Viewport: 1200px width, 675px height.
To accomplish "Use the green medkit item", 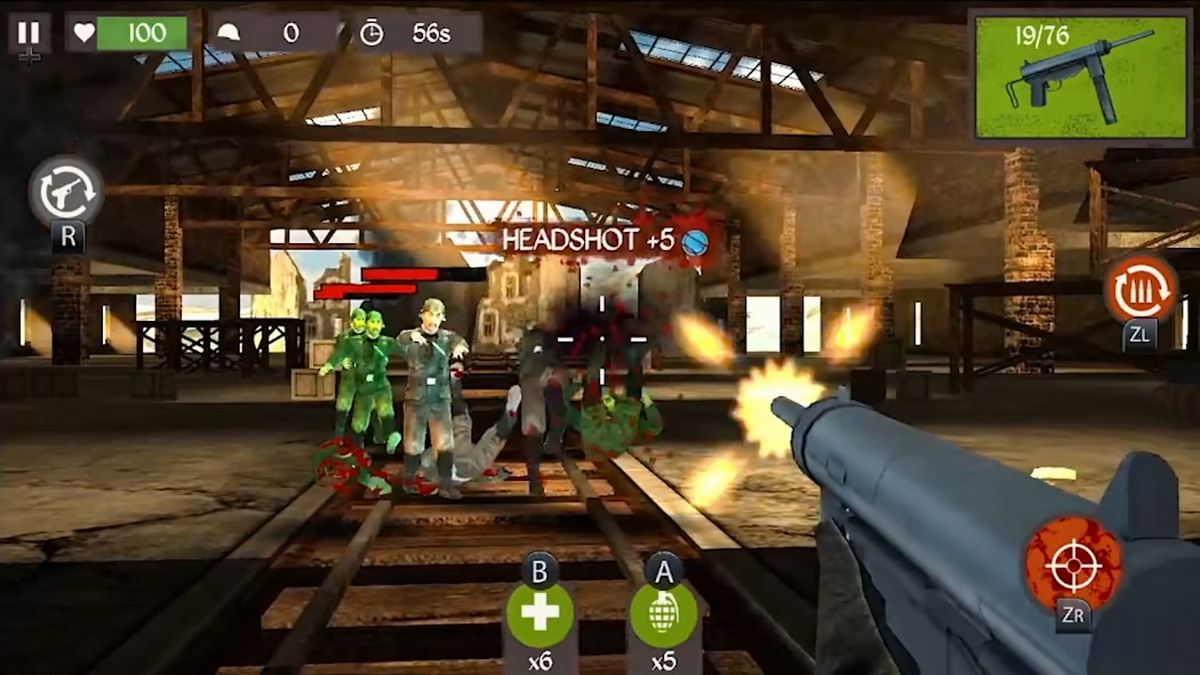I will pyautogui.click(x=540, y=614).
